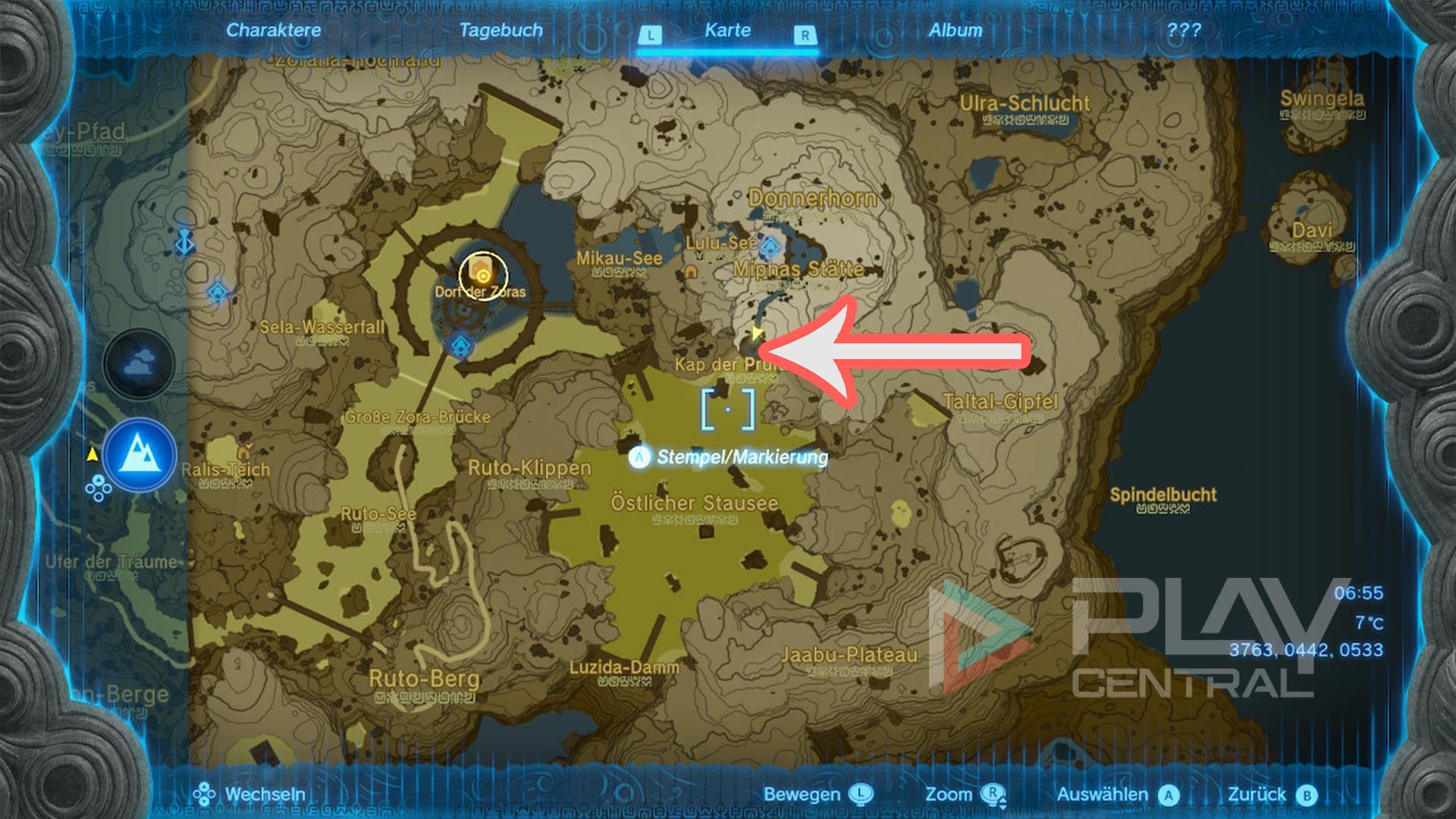This screenshot has height=819, width=1456.
Task: Click the cave entrance icon near Mikau-See
Action: click(690, 273)
